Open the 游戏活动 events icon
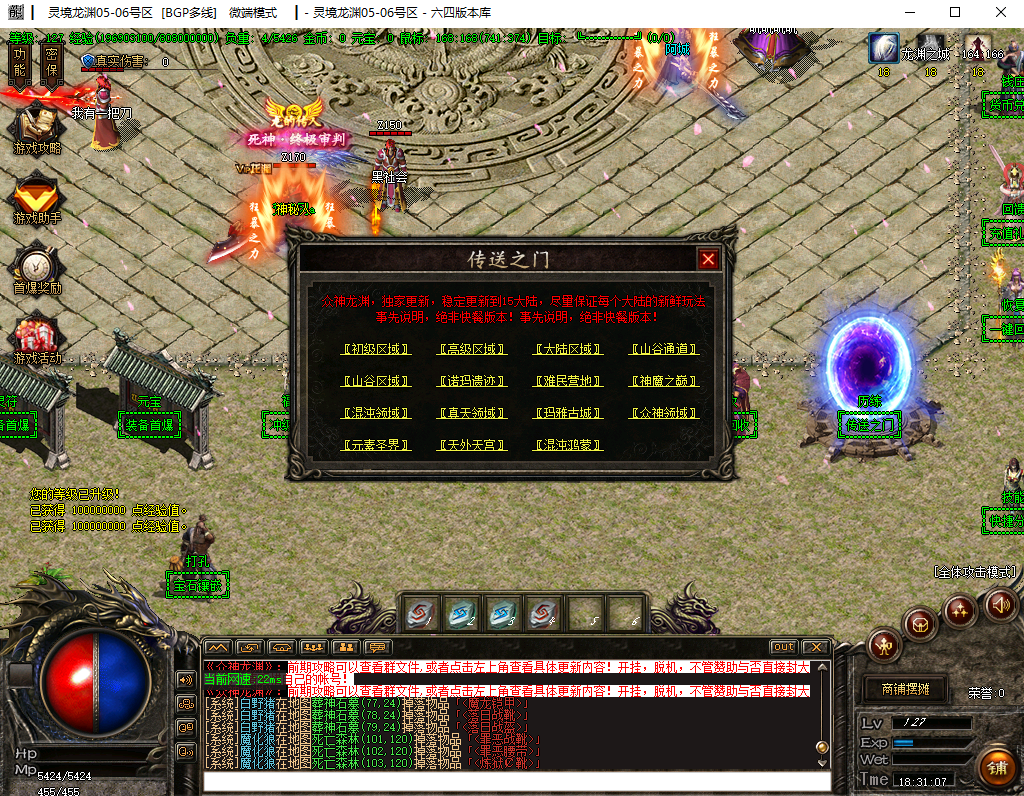Image resolution: width=1024 pixels, height=796 pixels. click(36, 338)
